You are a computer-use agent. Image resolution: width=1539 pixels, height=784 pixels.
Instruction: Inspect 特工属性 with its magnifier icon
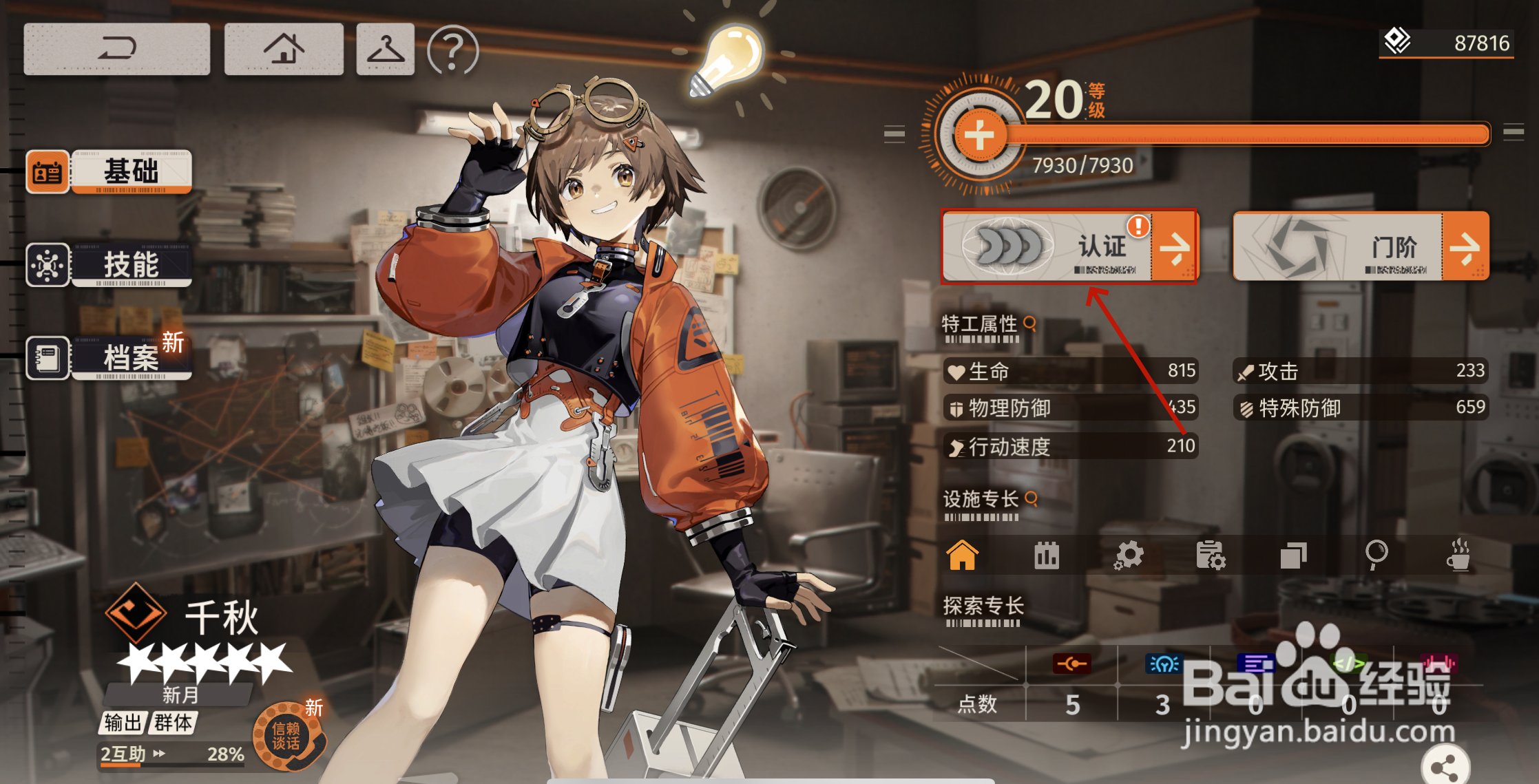1030,323
